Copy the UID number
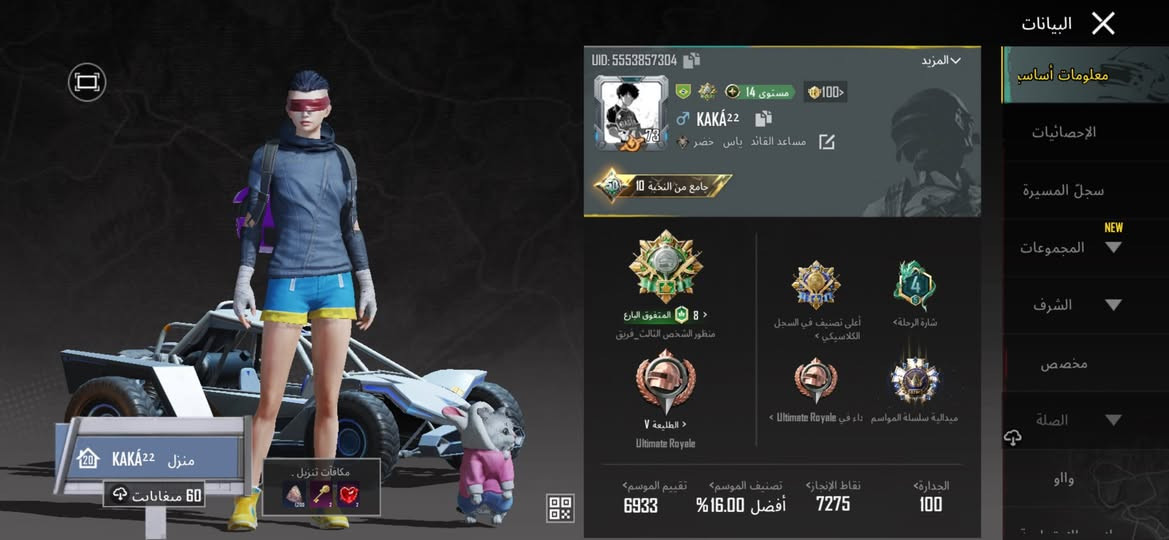This screenshot has width=1169, height=540. click(692, 61)
